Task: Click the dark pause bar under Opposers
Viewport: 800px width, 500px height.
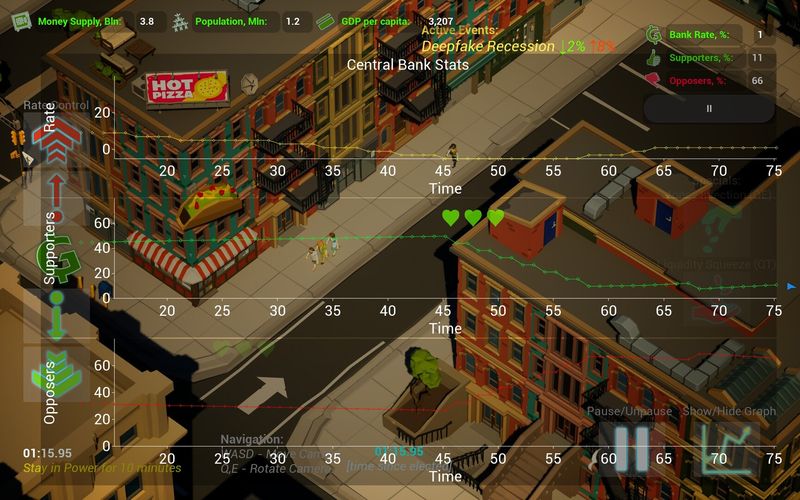Action: (x=709, y=108)
